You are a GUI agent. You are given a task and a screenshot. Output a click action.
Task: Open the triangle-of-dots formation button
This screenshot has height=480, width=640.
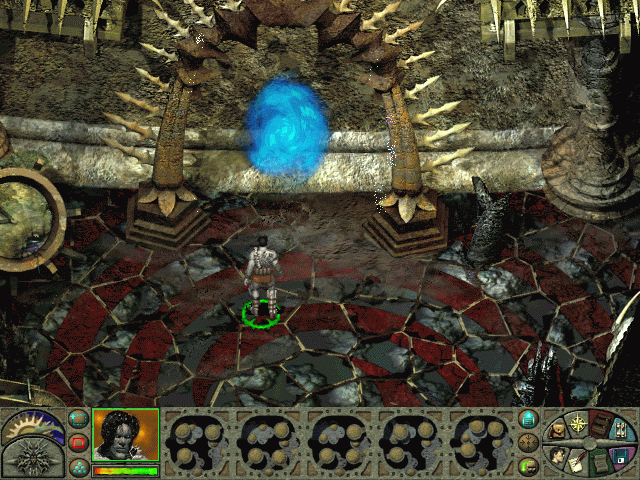coord(78,465)
